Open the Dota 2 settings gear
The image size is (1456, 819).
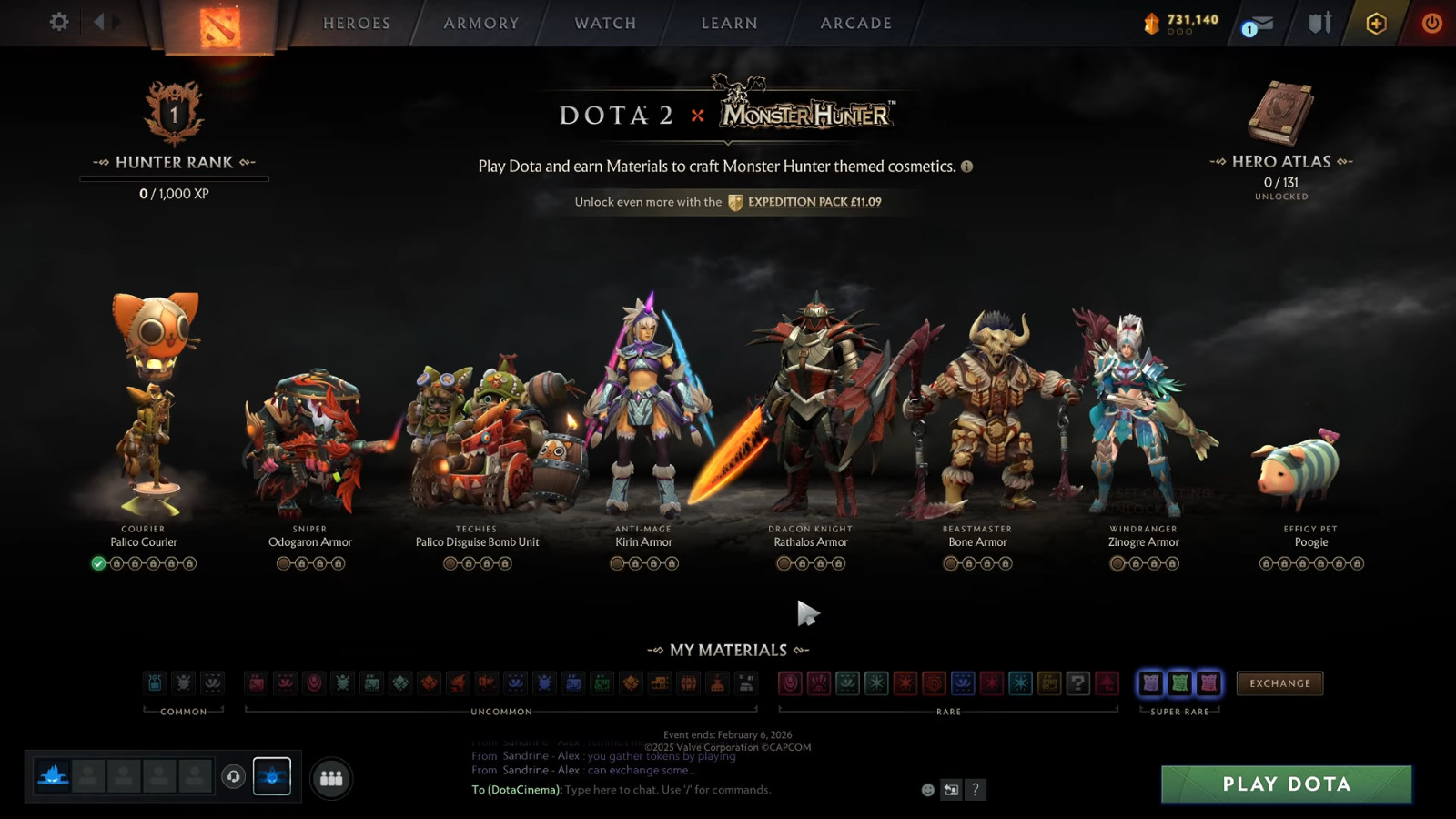(x=57, y=22)
